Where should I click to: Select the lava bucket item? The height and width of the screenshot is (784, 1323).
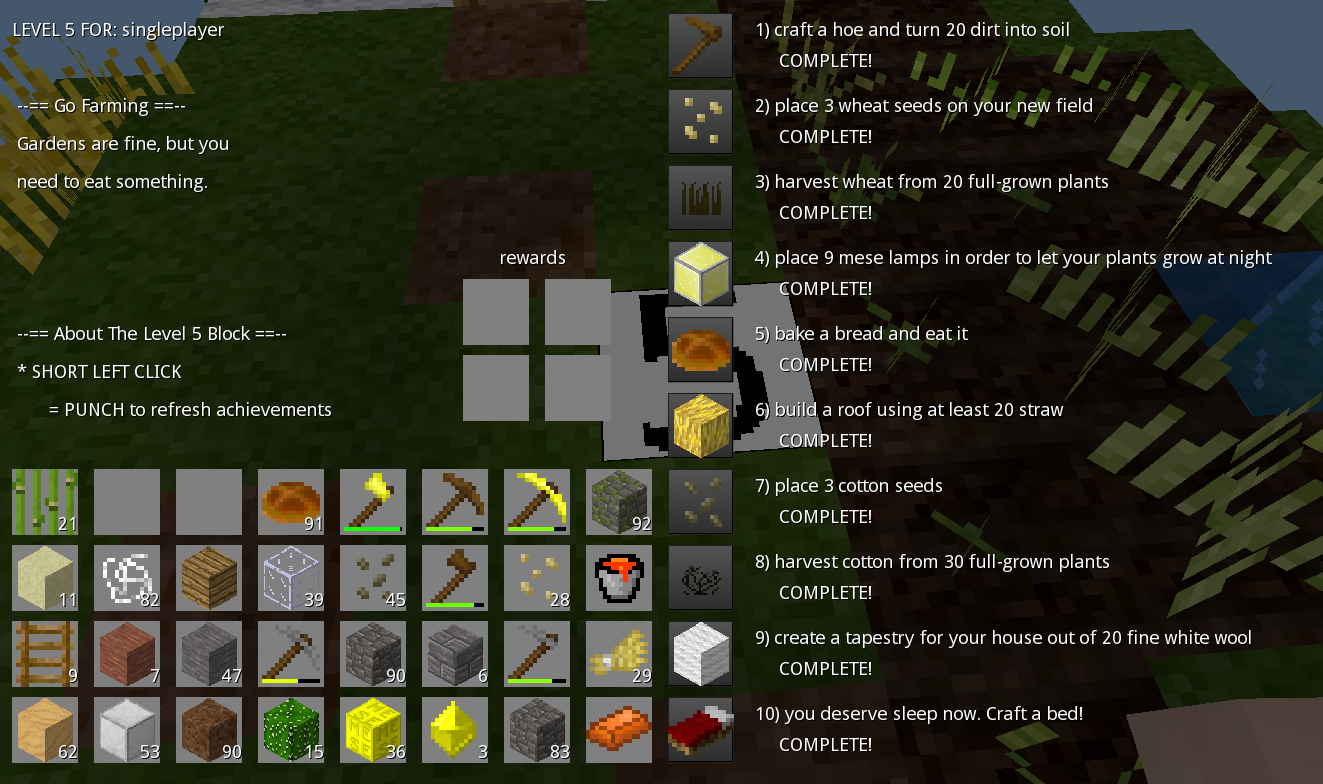coord(619,578)
